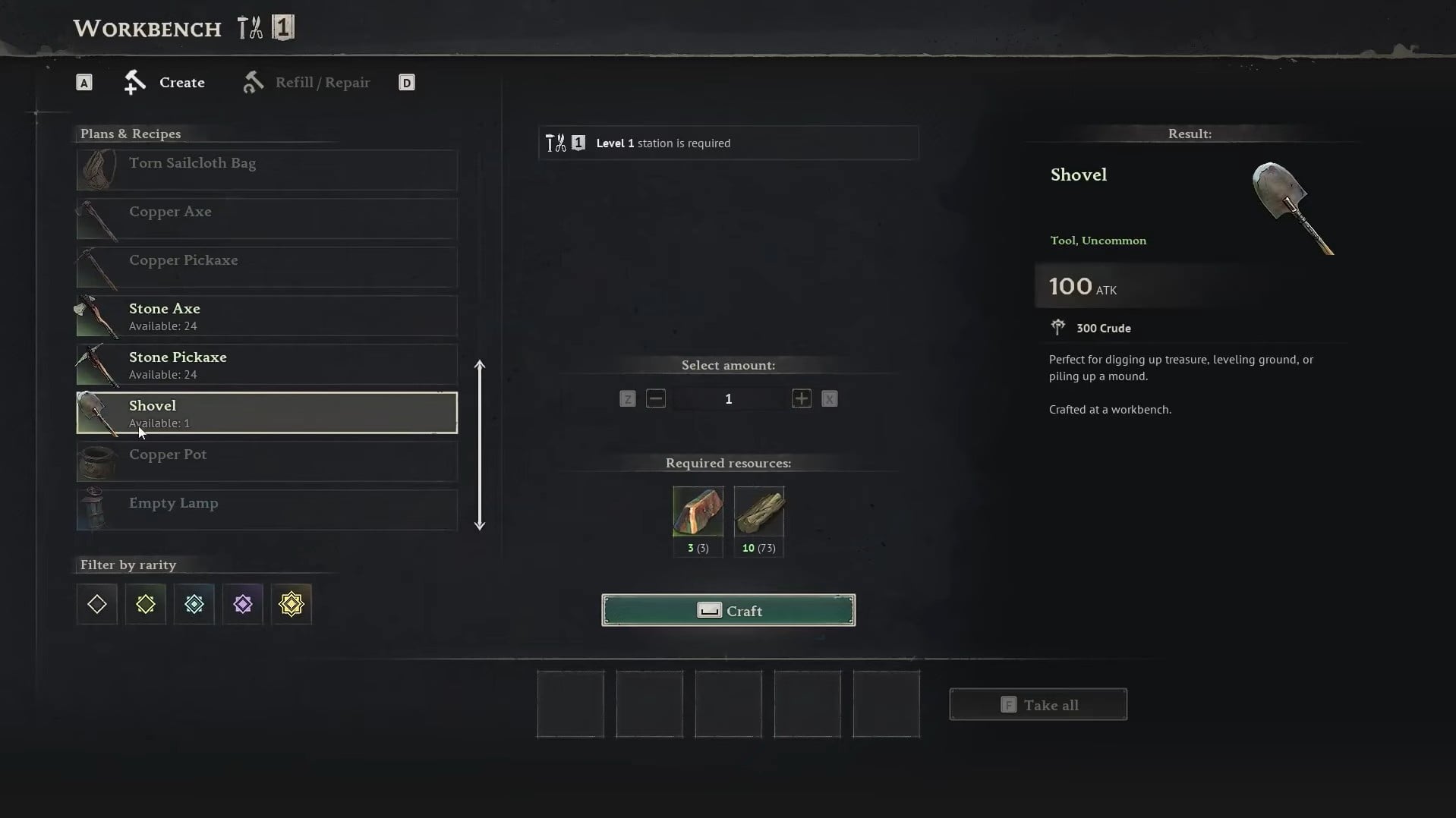
Task: Pick the Stone Axe recipe
Action: click(266, 316)
